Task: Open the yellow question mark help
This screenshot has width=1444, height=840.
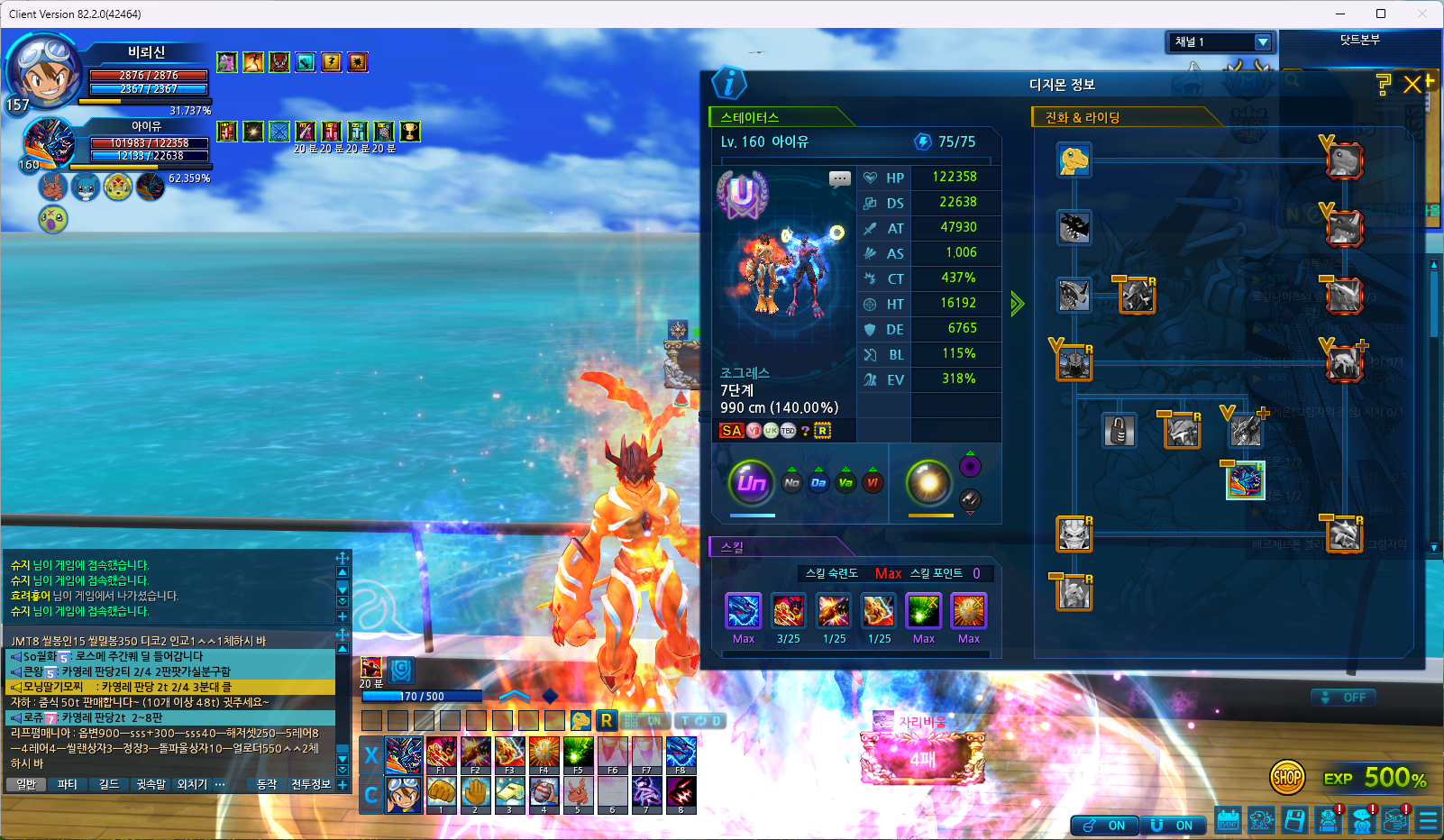Action: tap(1384, 85)
